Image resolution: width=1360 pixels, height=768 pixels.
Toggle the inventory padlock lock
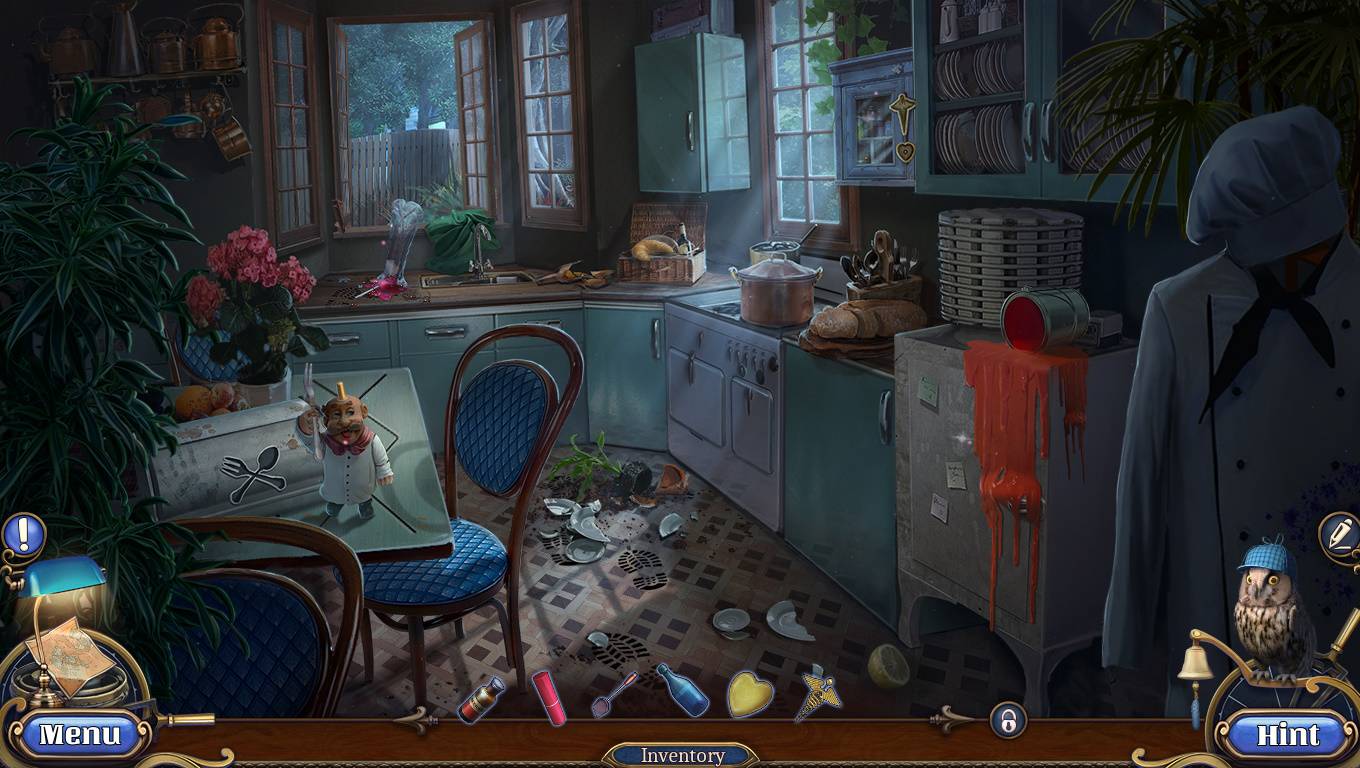point(1008,719)
